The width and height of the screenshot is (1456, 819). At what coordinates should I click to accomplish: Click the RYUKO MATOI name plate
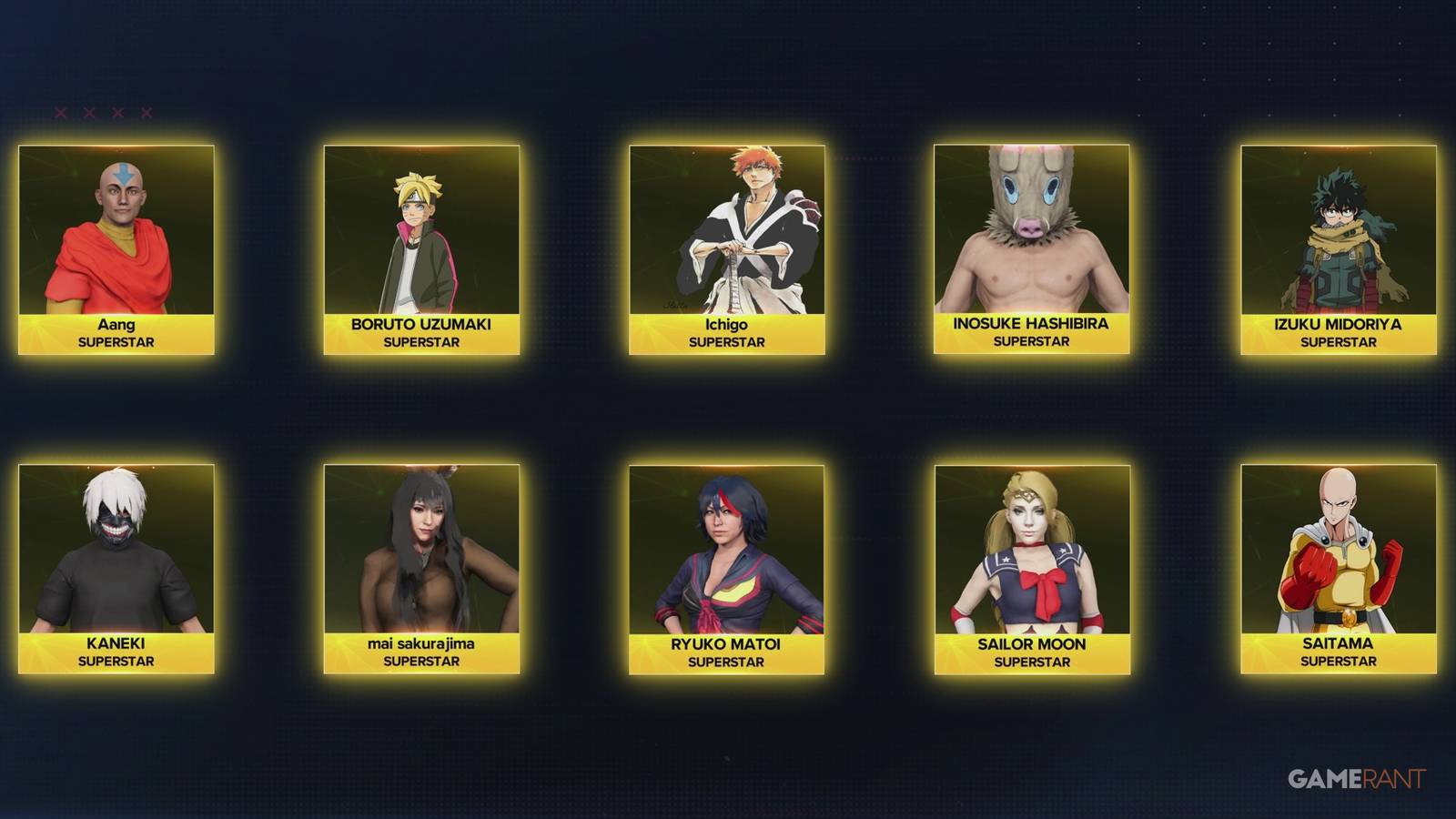coord(728,651)
